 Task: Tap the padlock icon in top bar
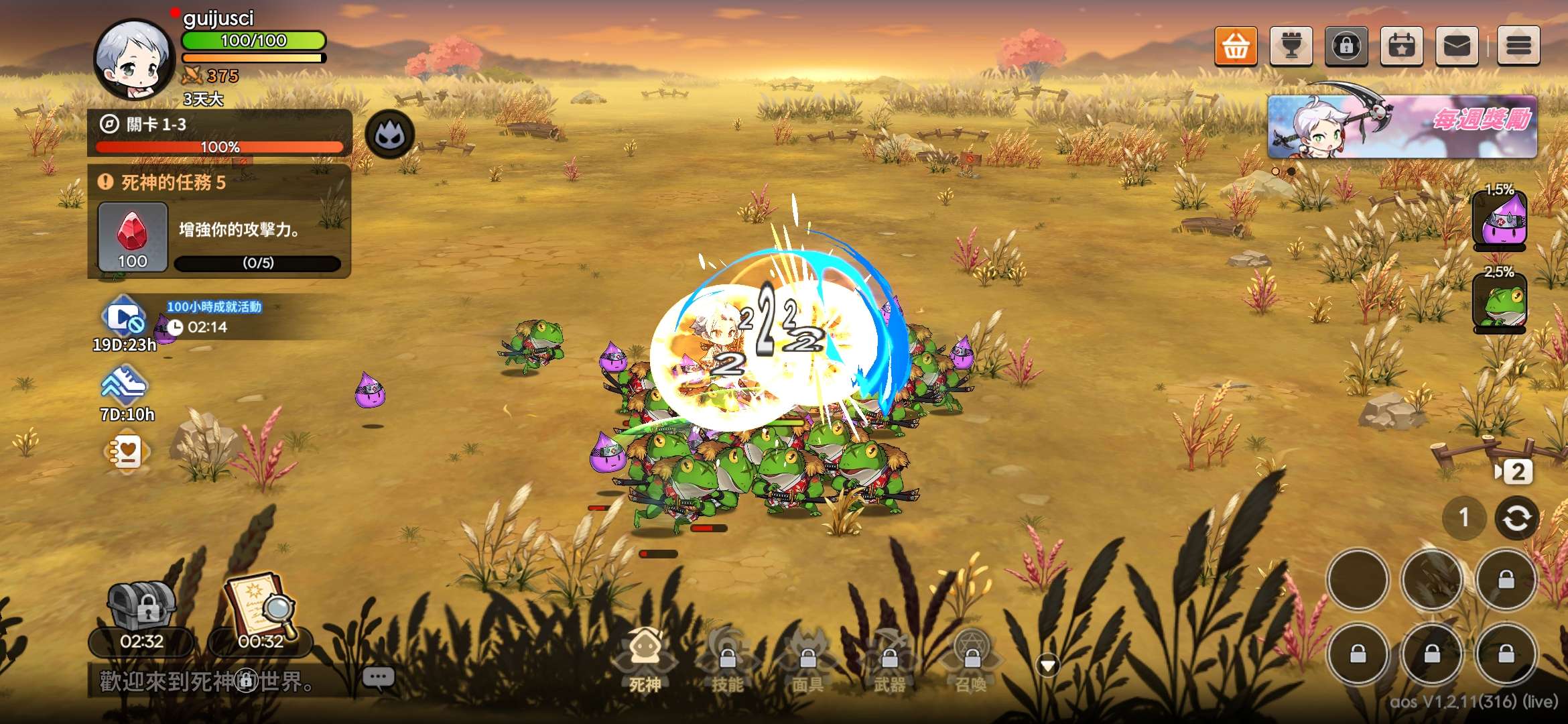pos(1346,46)
